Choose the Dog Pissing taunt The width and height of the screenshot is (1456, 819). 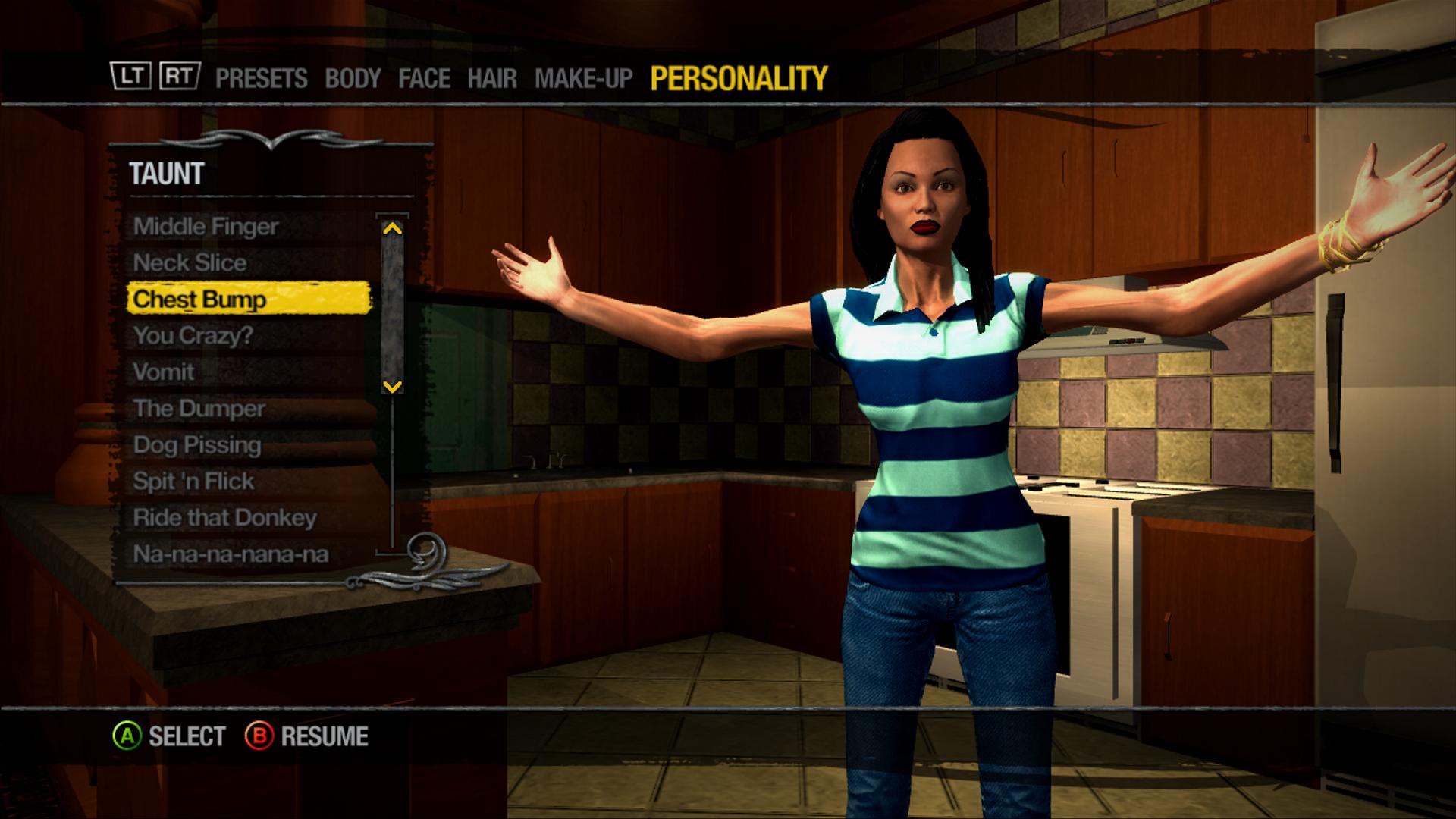click(x=196, y=444)
